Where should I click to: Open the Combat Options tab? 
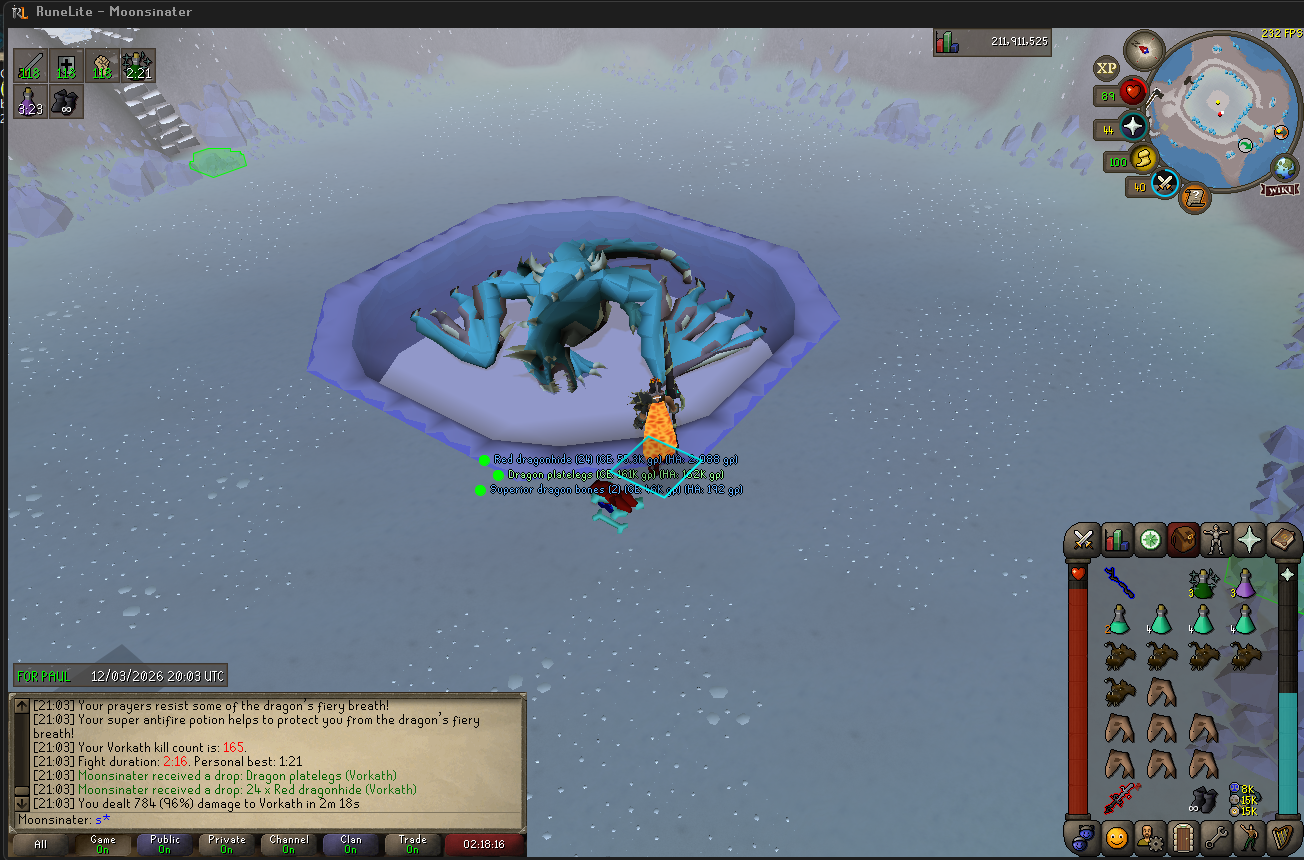click(1082, 541)
